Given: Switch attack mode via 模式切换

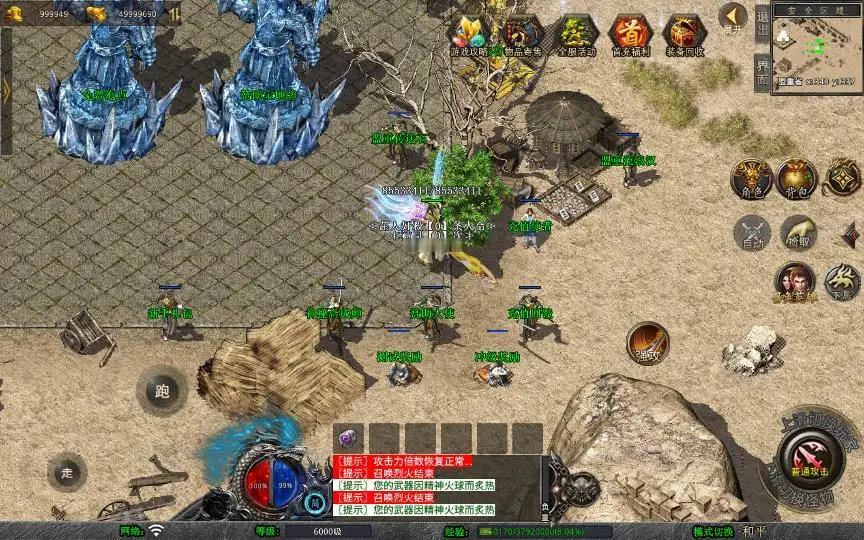Looking at the screenshot, I should tap(715, 531).
